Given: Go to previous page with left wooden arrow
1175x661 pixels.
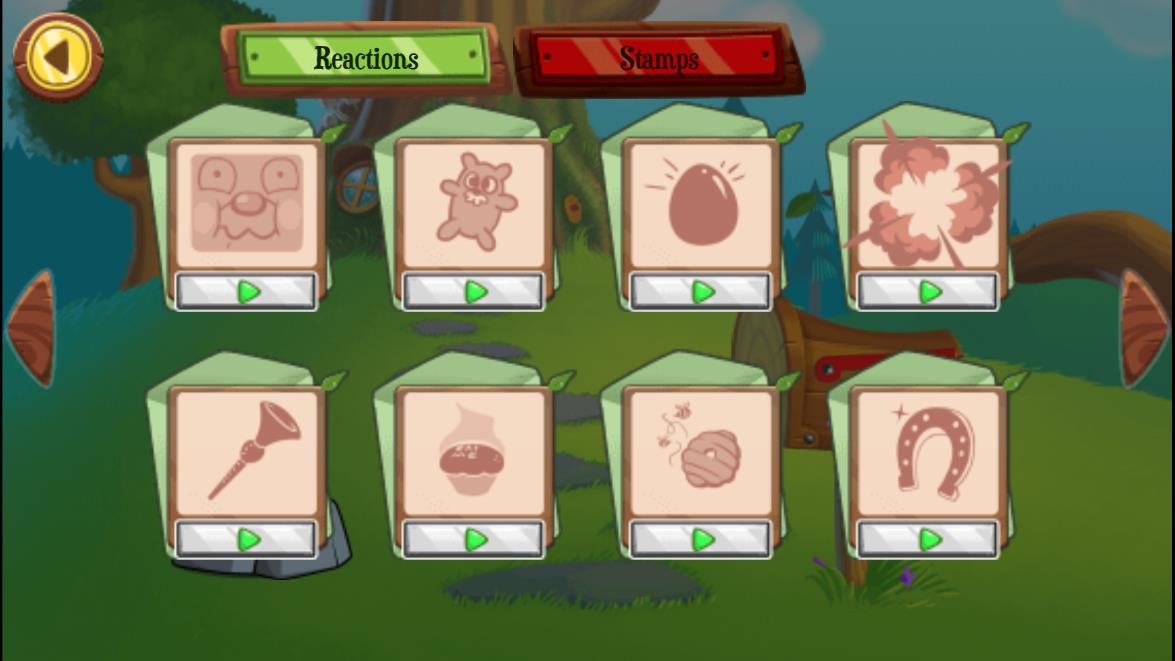Looking at the screenshot, I should click(31, 328).
